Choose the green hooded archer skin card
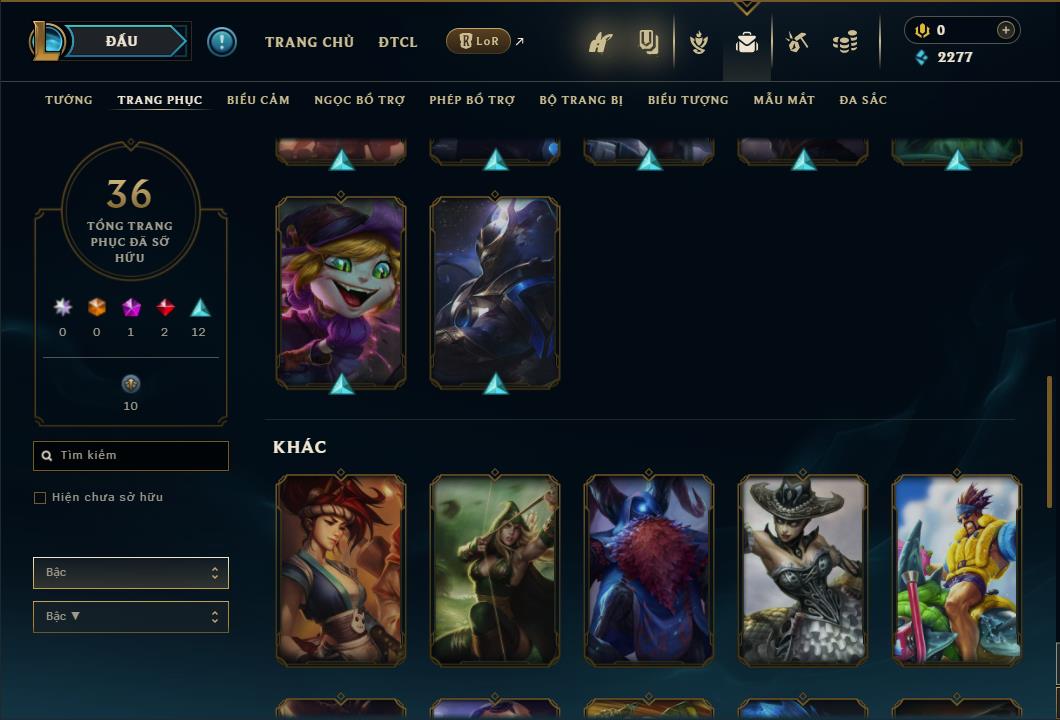This screenshot has width=1060, height=720. click(495, 569)
